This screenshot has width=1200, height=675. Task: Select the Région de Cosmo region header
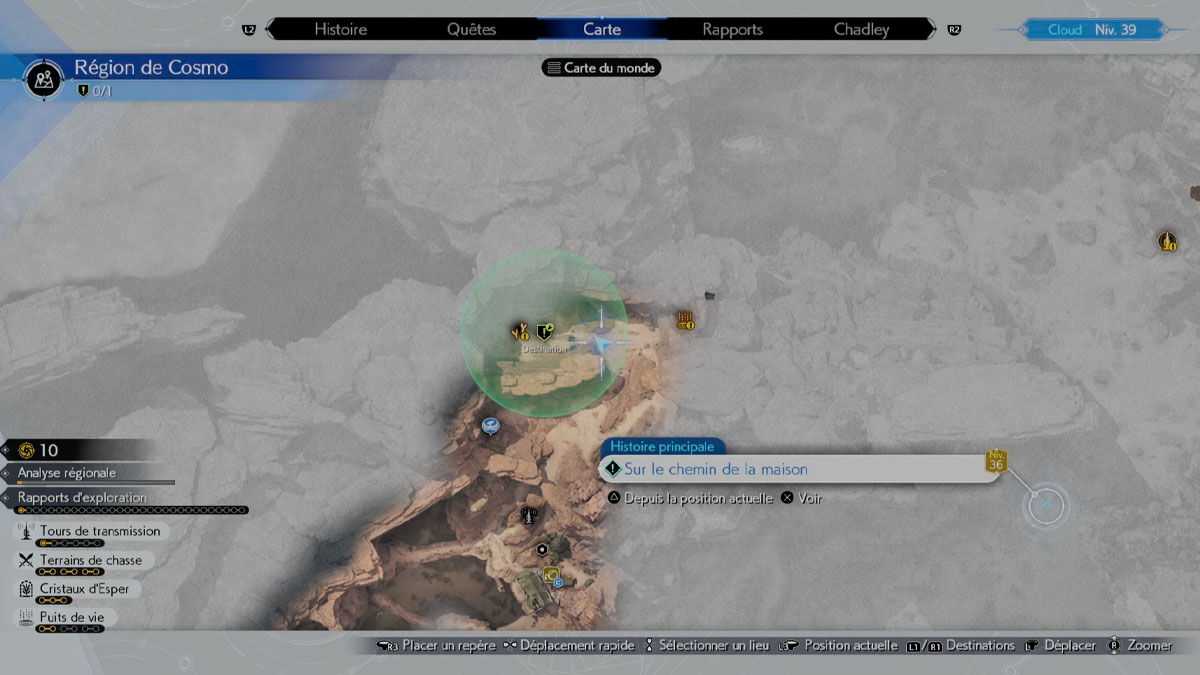tap(150, 68)
